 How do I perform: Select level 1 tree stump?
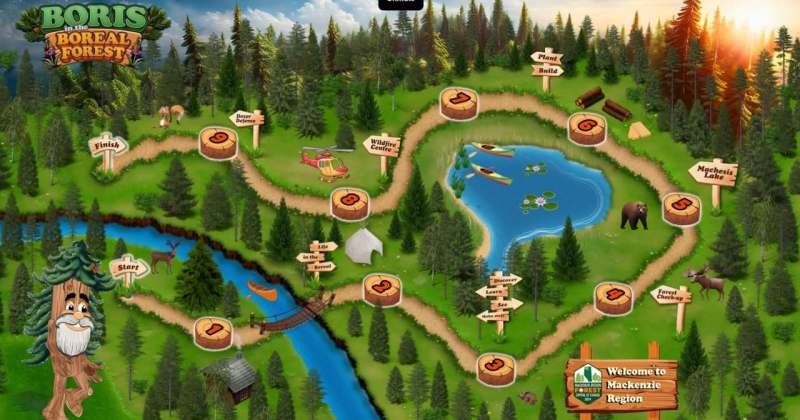click(x=213, y=332)
